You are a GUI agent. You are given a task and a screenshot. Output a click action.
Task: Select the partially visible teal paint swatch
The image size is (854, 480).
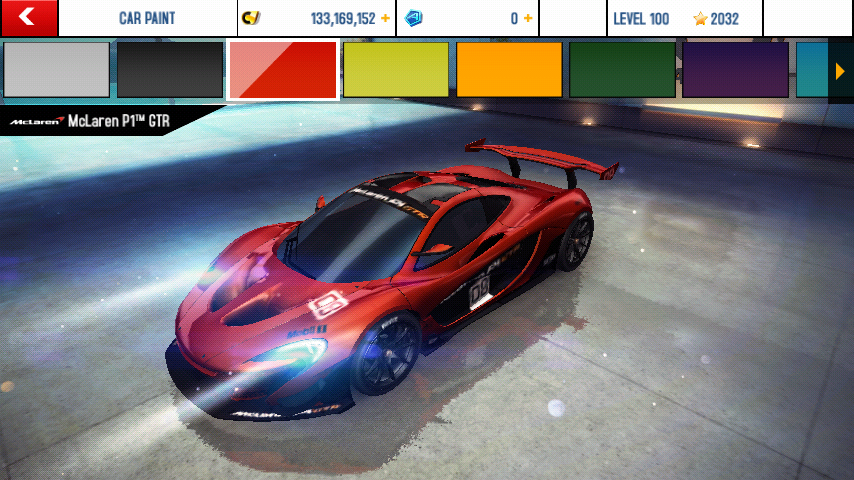coord(811,70)
